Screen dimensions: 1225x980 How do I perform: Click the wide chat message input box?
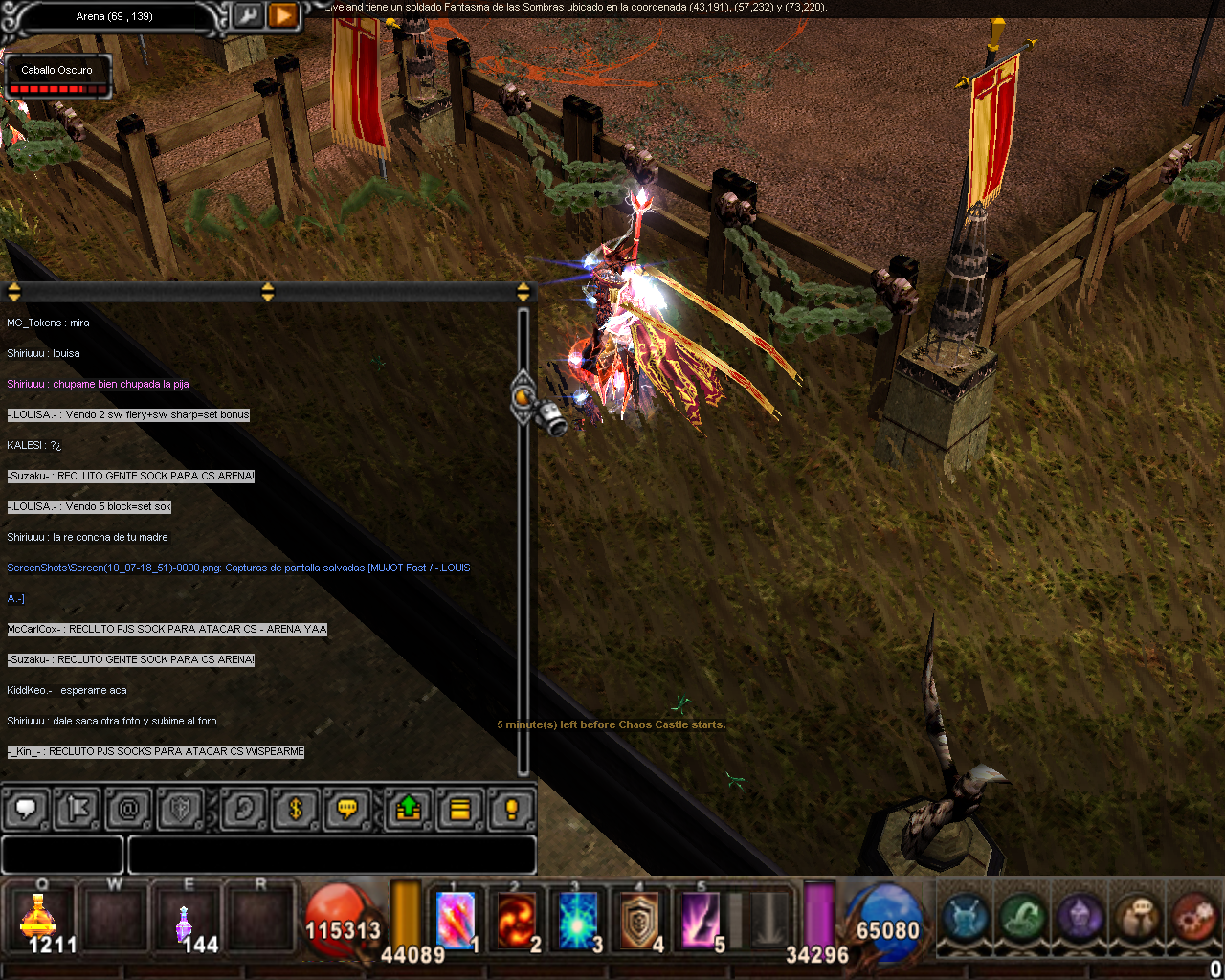(331, 855)
